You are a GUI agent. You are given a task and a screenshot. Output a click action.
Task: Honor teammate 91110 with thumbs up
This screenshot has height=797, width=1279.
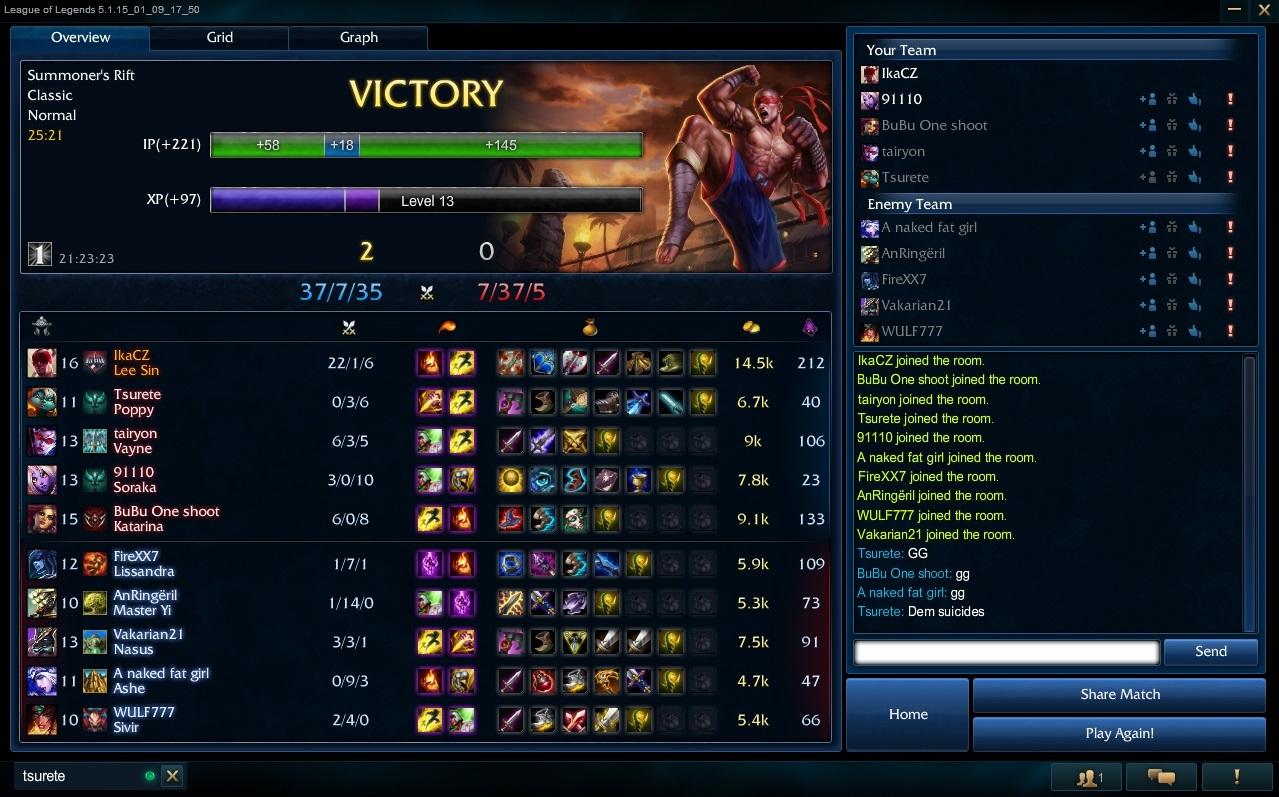(1194, 99)
